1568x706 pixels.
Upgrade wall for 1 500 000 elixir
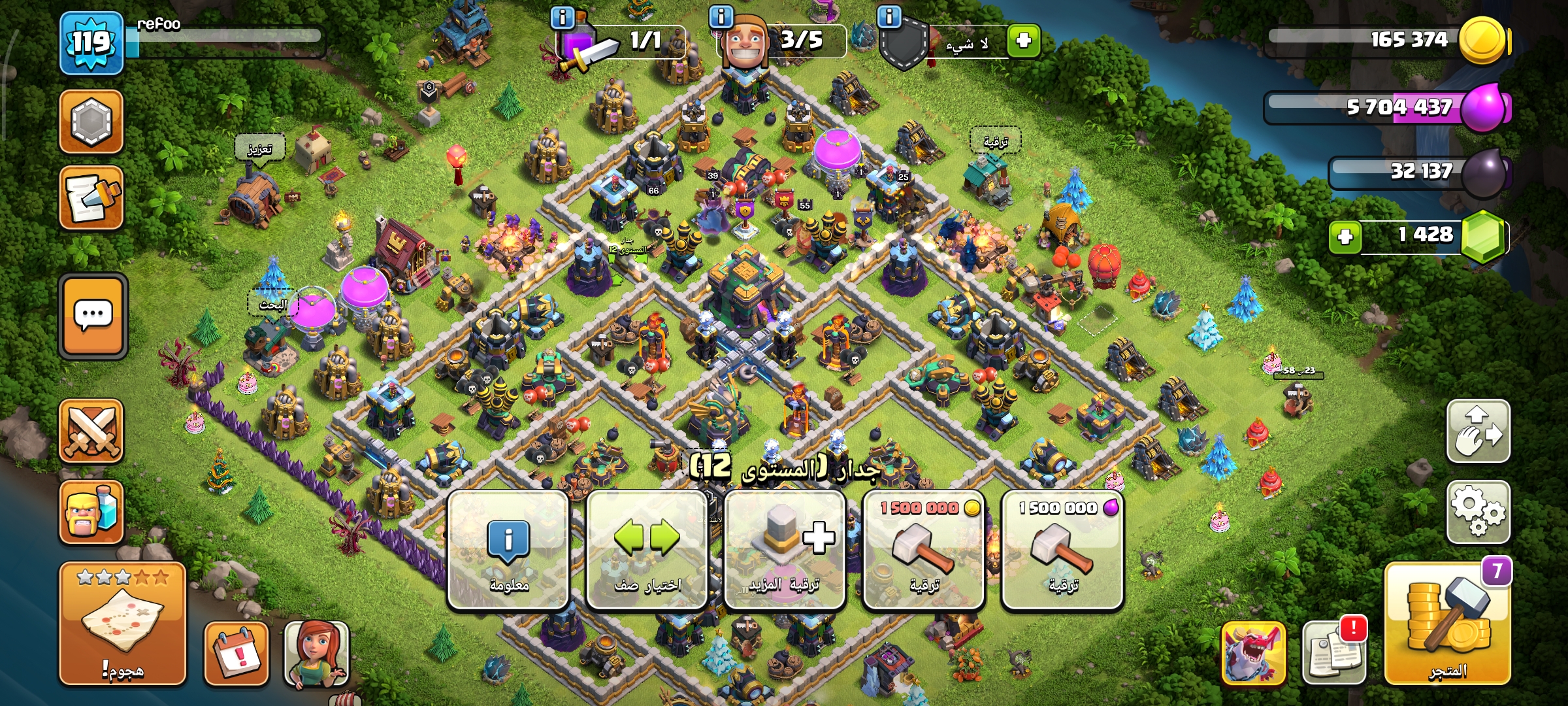click(x=1062, y=550)
